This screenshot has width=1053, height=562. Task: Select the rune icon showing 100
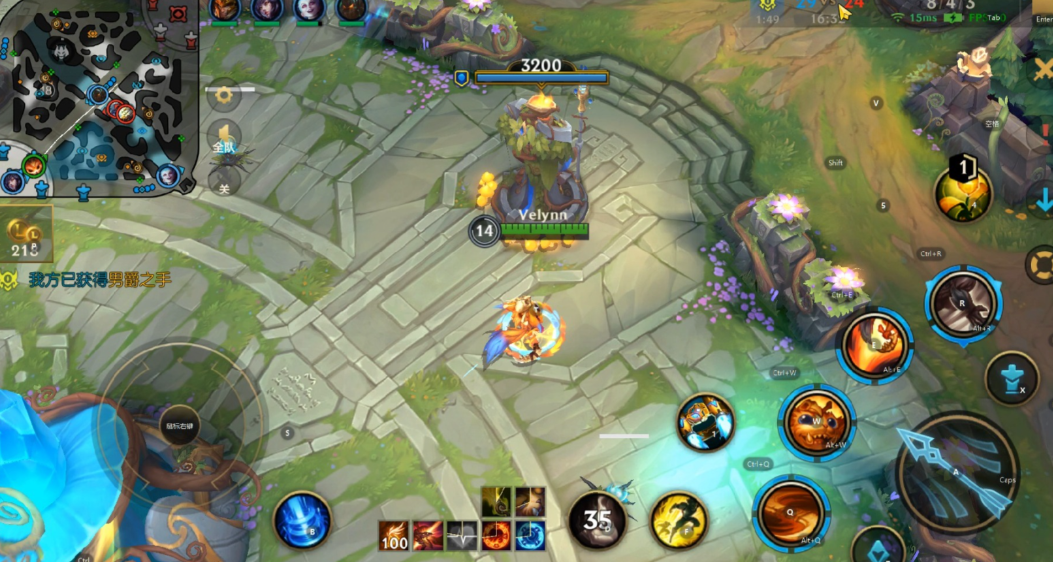[394, 536]
